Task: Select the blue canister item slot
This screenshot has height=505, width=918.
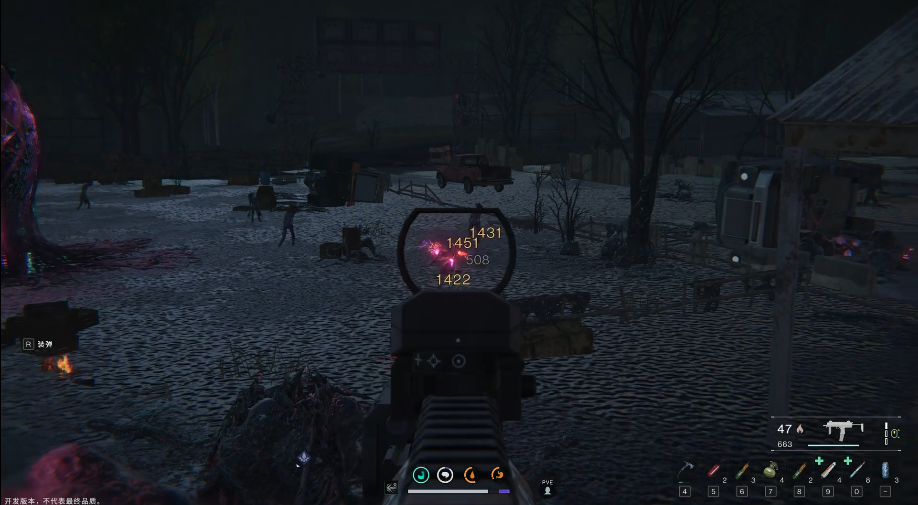Action: click(x=885, y=471)
